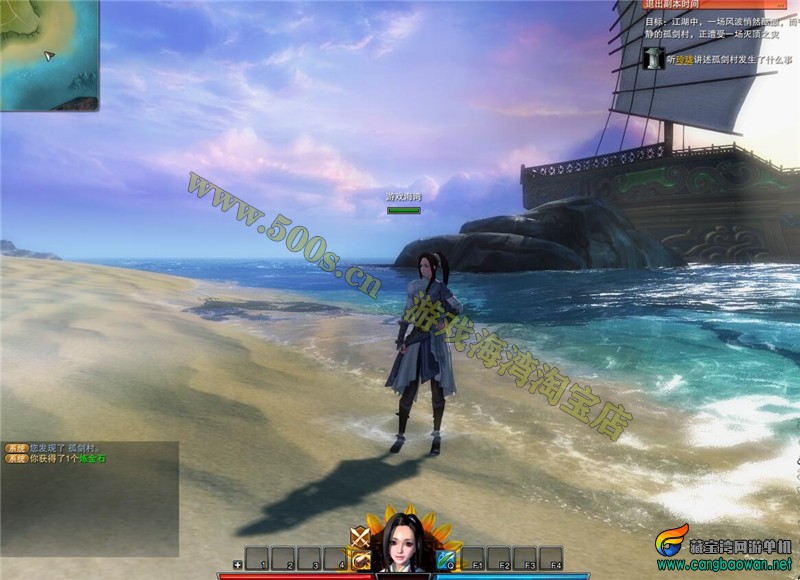Open the minimap in the corner
Viewport: 800px width, 580px height.
pyautogui.click(x=49, y=54)
